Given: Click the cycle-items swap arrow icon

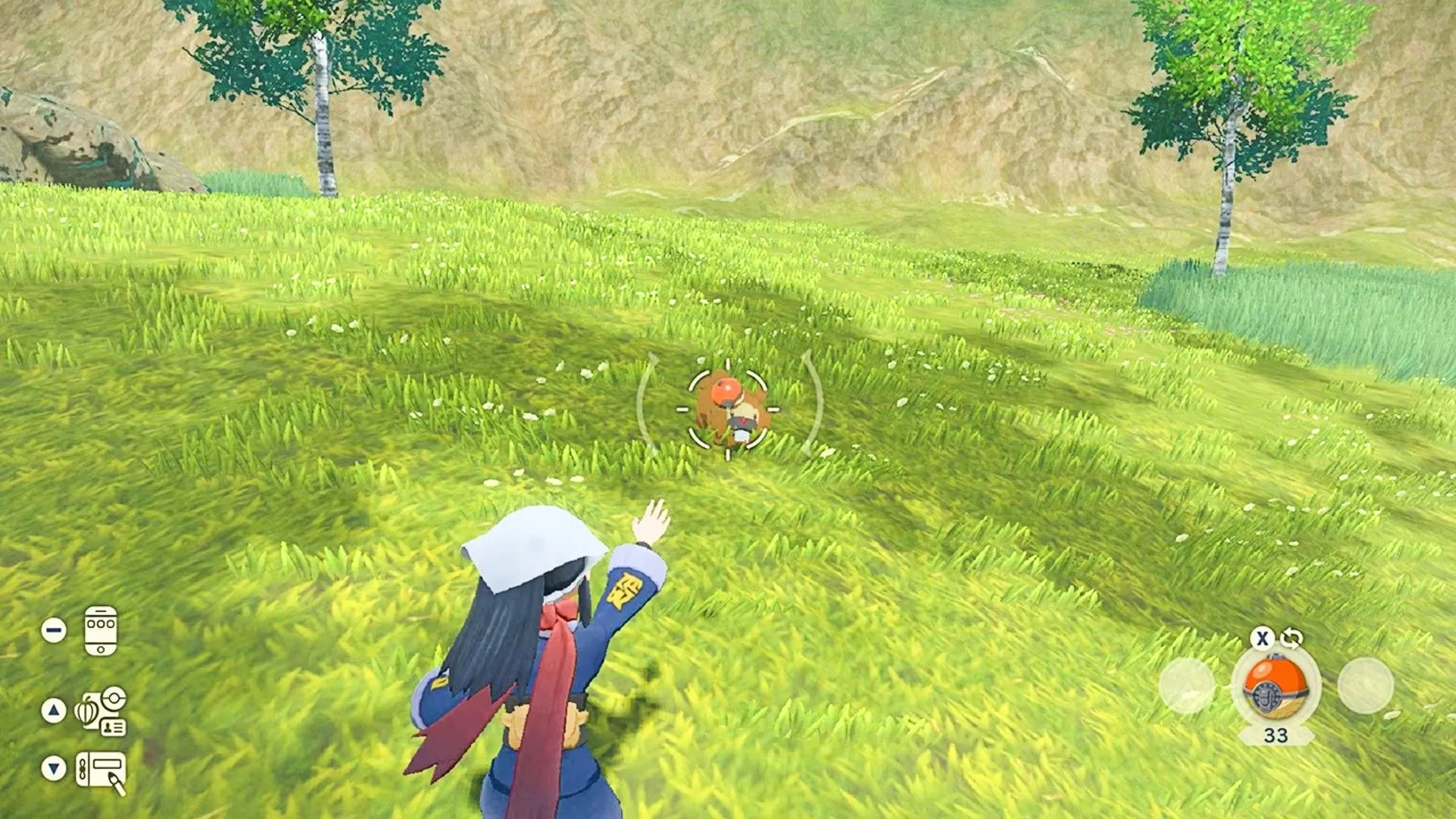Looking at the screenshot, I should point(1291,639).
